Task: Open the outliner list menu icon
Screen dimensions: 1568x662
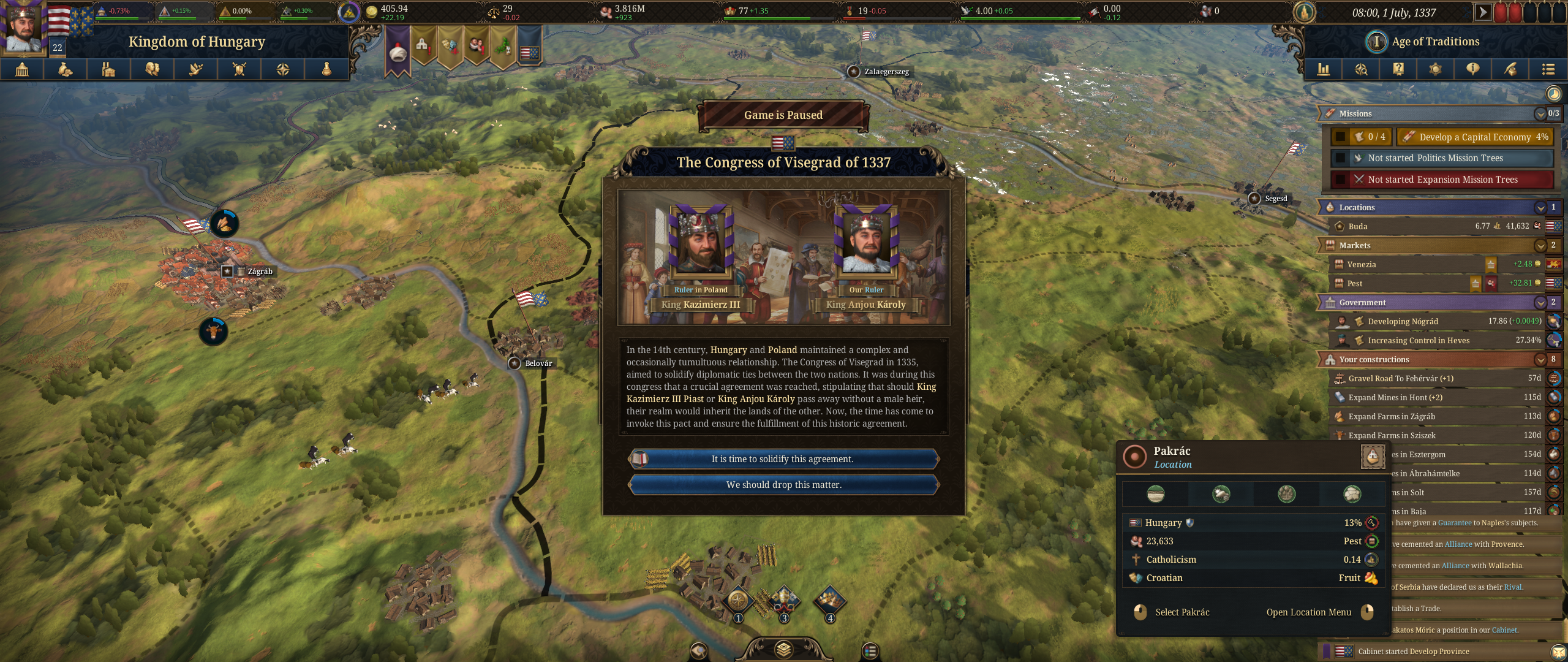Action: [1548, 69]
